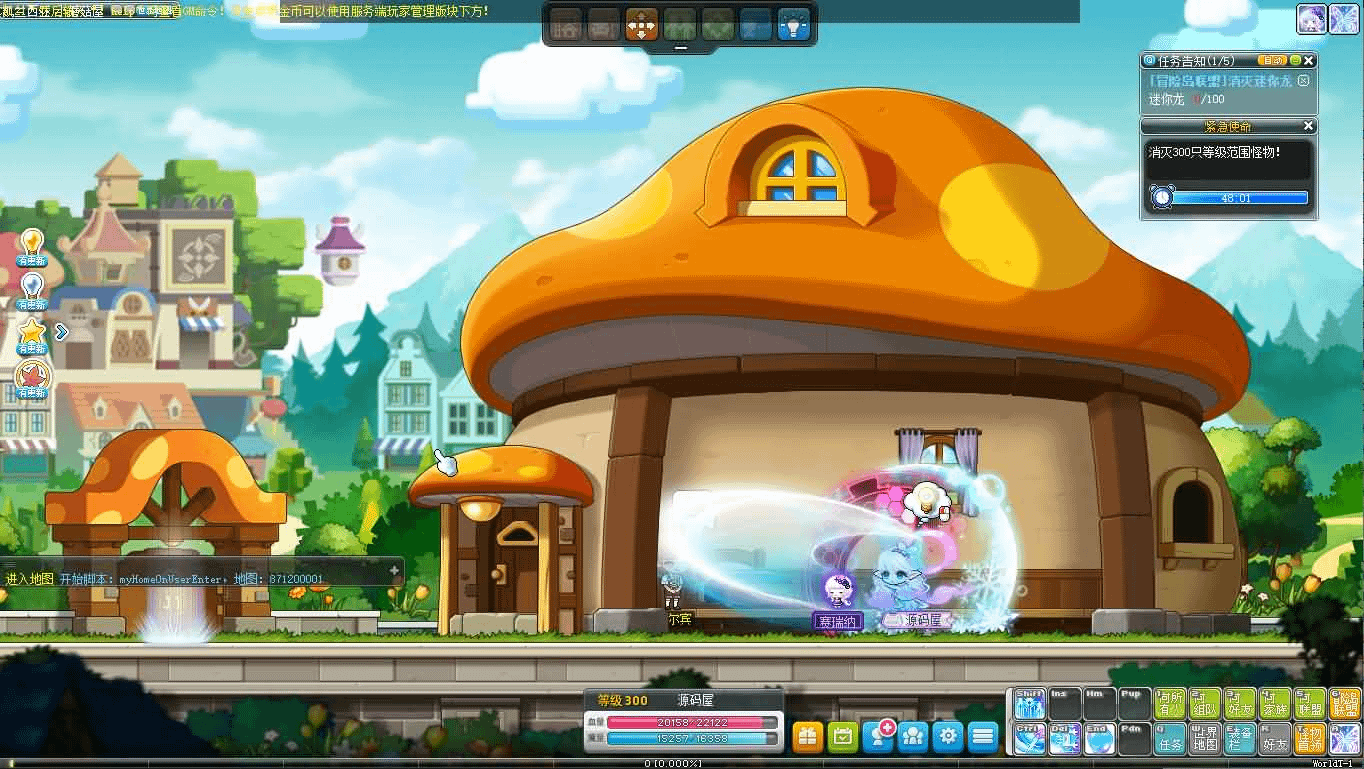This screenshot has height=769, width=1364.
Task: Open the 装备栏 equipment shortcut
Action: pyautogui.click(x=1240, y=739)
